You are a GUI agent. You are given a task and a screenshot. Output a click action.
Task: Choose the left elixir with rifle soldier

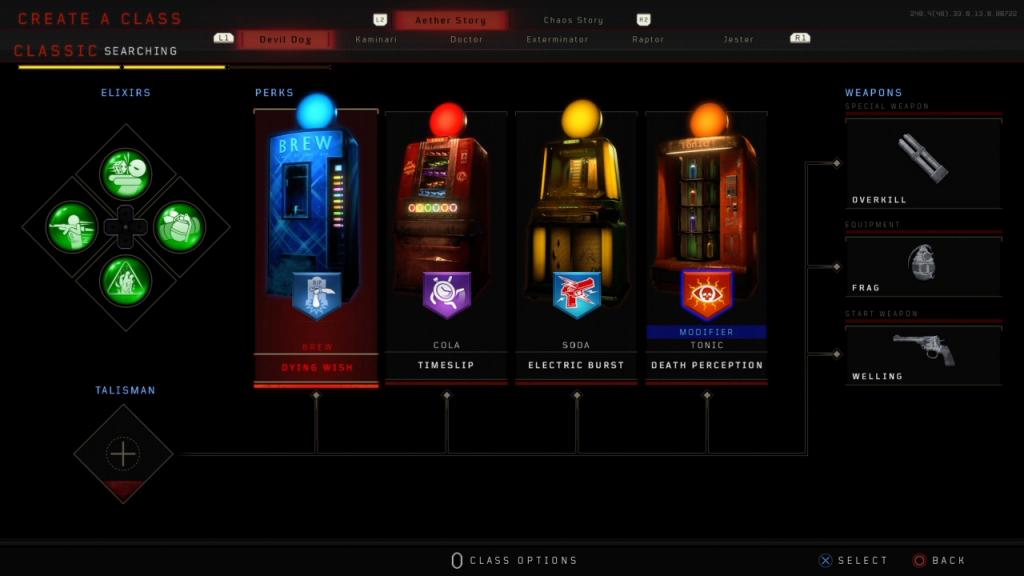coord(72,227)
